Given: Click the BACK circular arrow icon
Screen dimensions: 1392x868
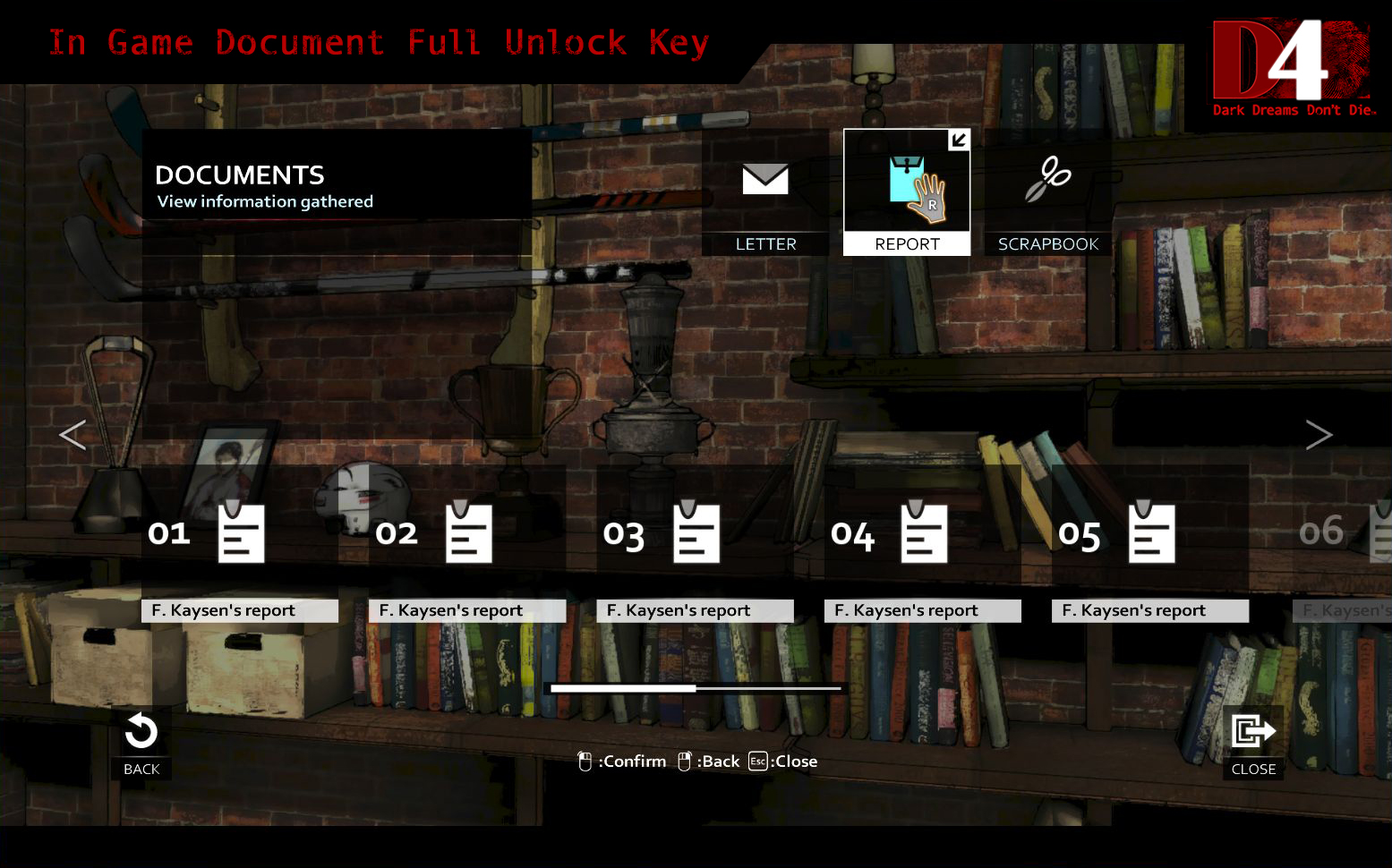Looking at the screenshot, I should click(x=141, y=734).
